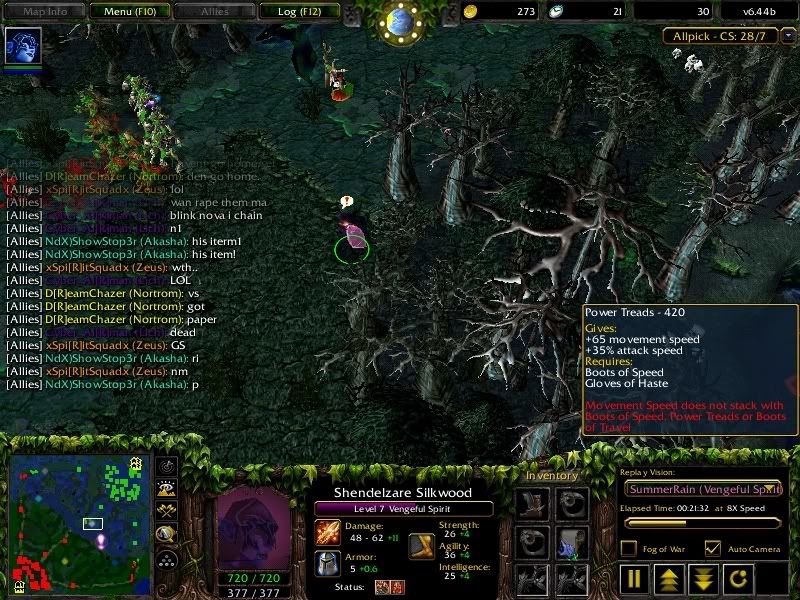Toggle minimap ally color mode (crossed axes)
The height and width of the screenshot is (600, 800).
point(167,511)
